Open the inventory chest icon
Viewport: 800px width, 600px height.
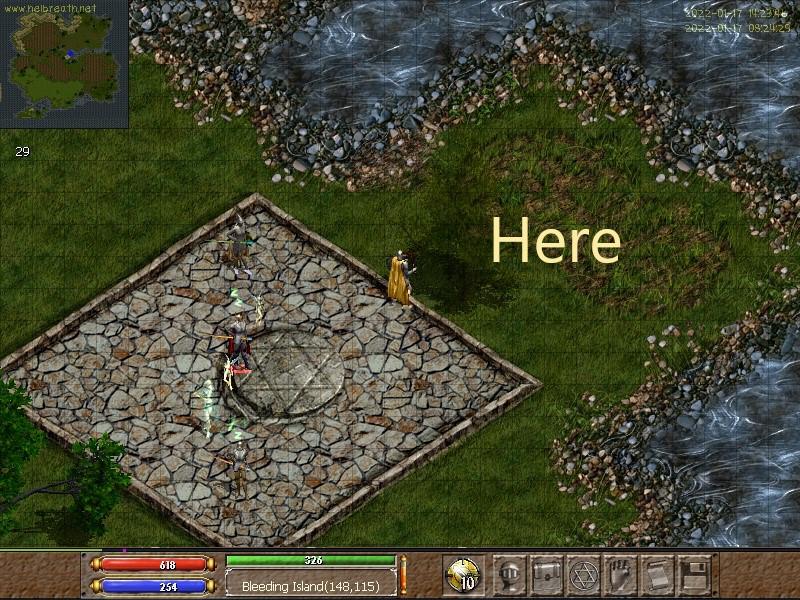tap(547, 574)
